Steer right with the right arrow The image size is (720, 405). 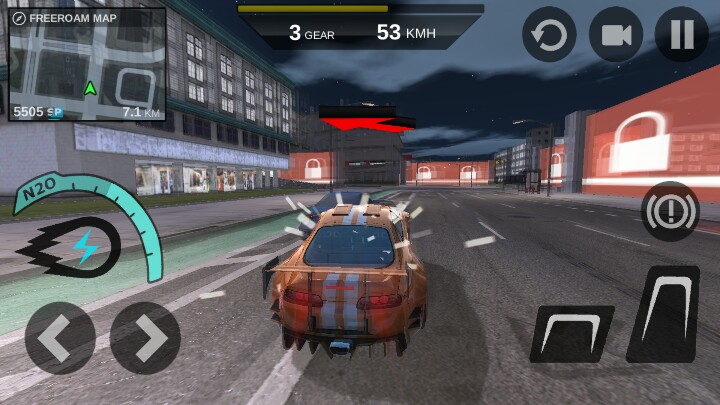146,338
